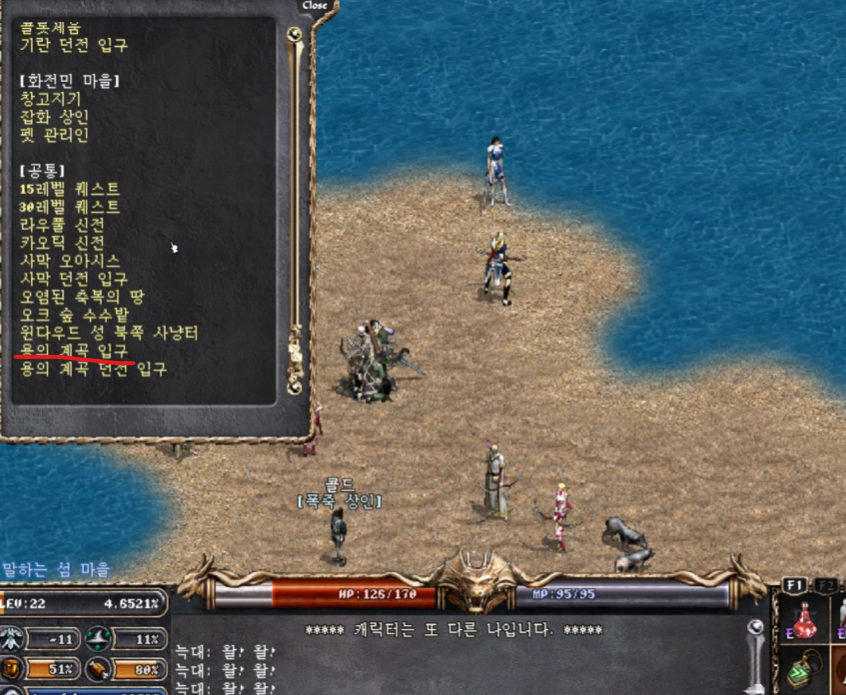Select the 30레벨 퀘스트 entry
The height and width of the screenshot is (695, 846).
tap(70, 207)
